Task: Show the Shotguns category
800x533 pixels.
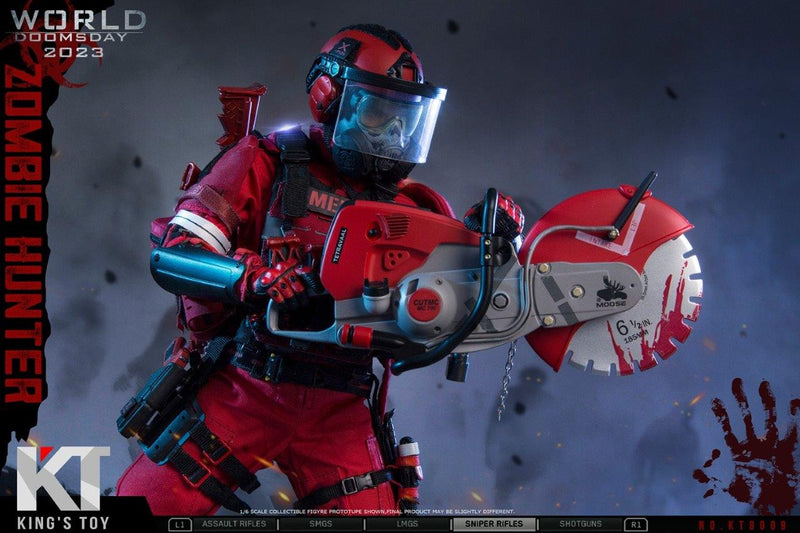Action: (x=581, y=523)
